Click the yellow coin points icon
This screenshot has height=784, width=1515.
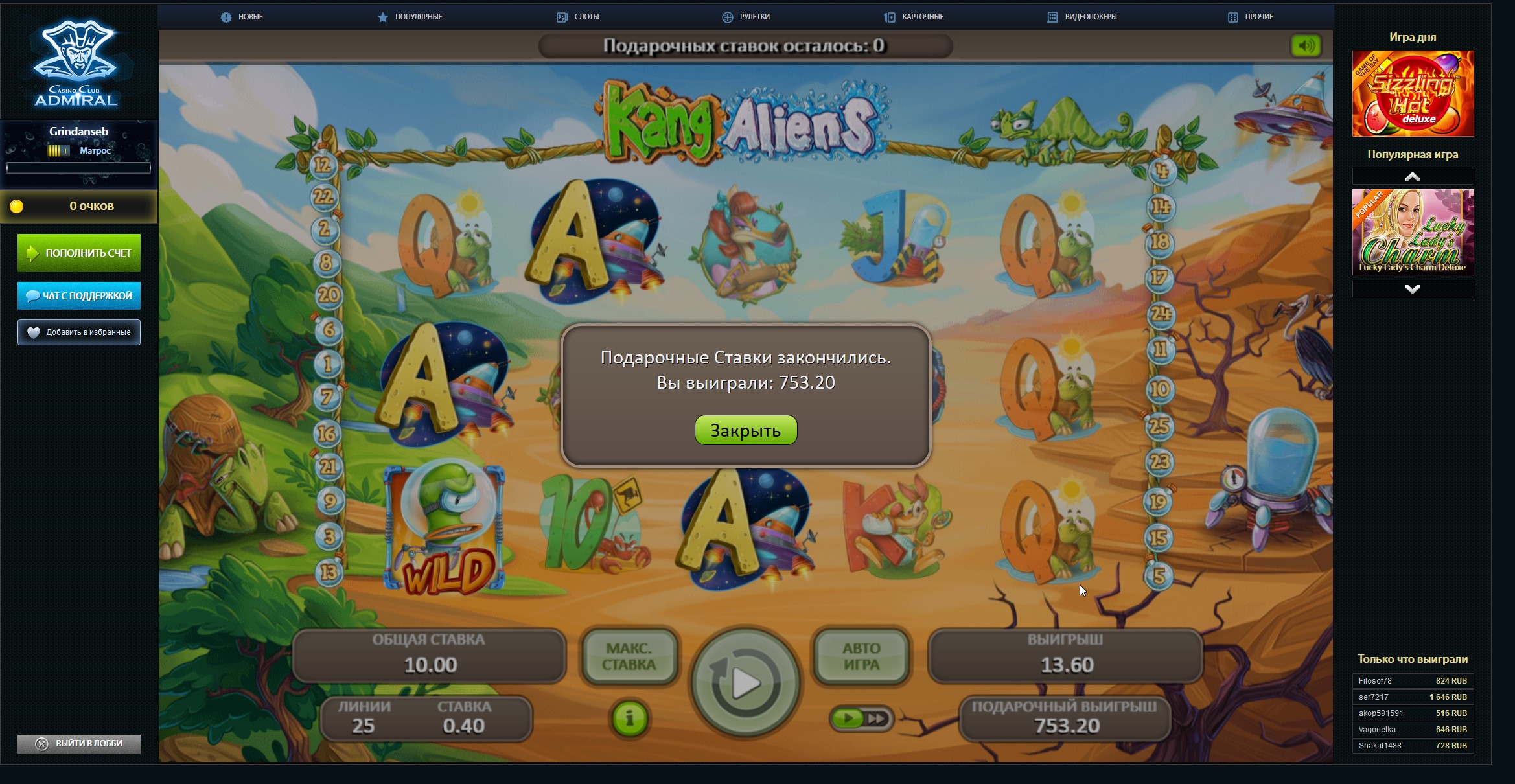tap(16, 206)
